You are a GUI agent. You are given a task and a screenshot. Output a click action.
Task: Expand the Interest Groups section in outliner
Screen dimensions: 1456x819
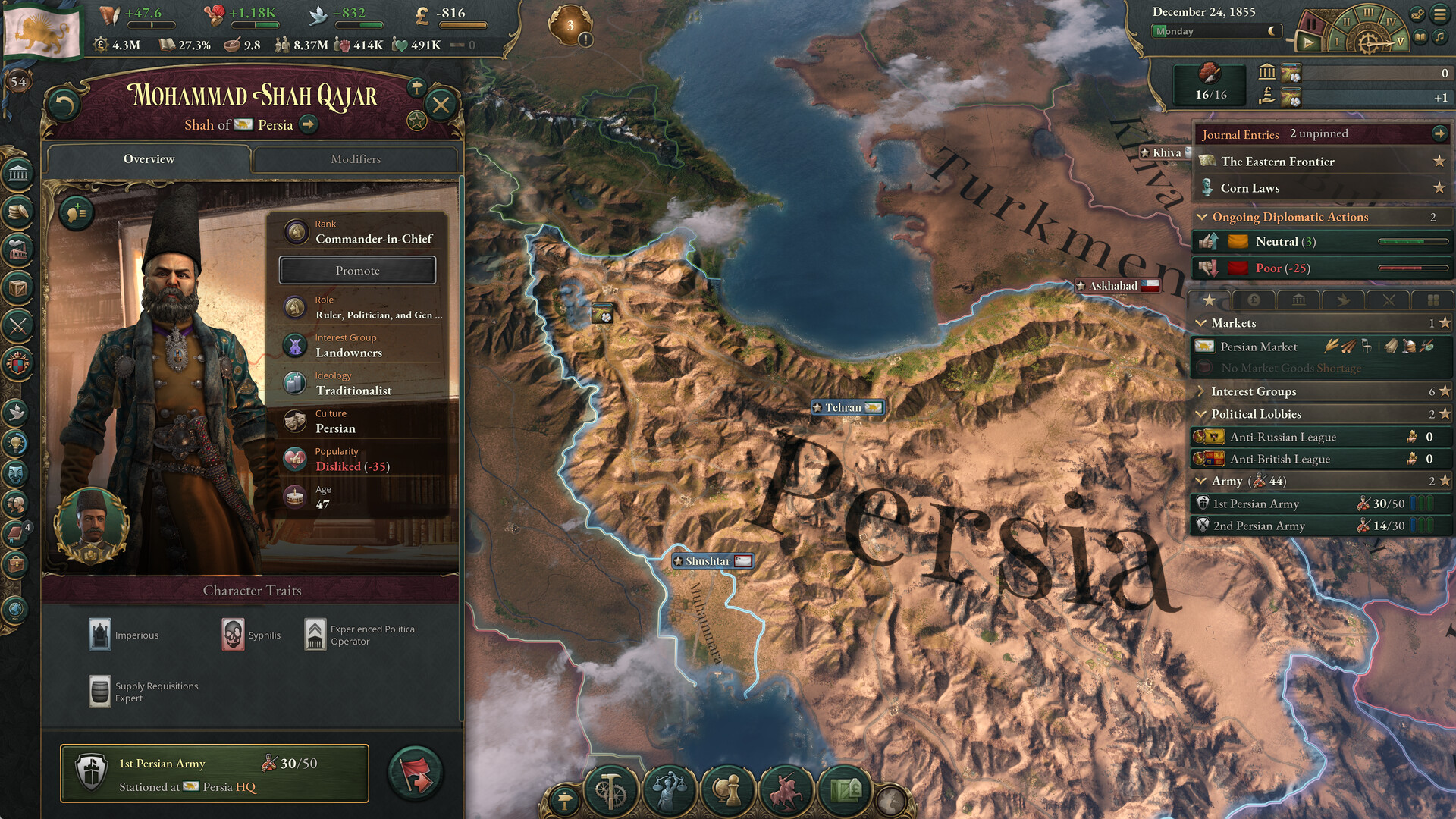[x=1200, y=391]
